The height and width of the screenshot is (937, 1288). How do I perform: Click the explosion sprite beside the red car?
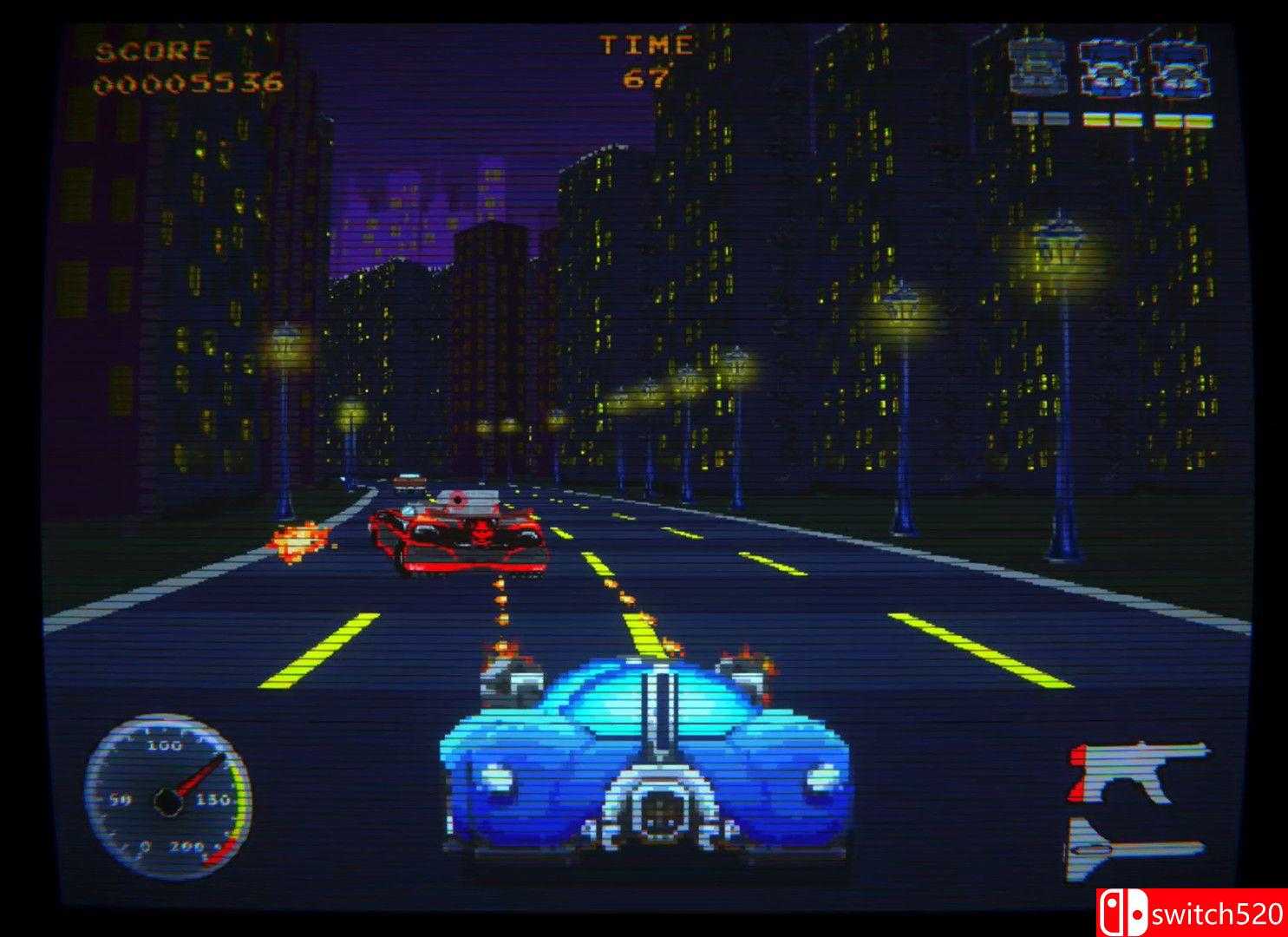coord(300,539)
